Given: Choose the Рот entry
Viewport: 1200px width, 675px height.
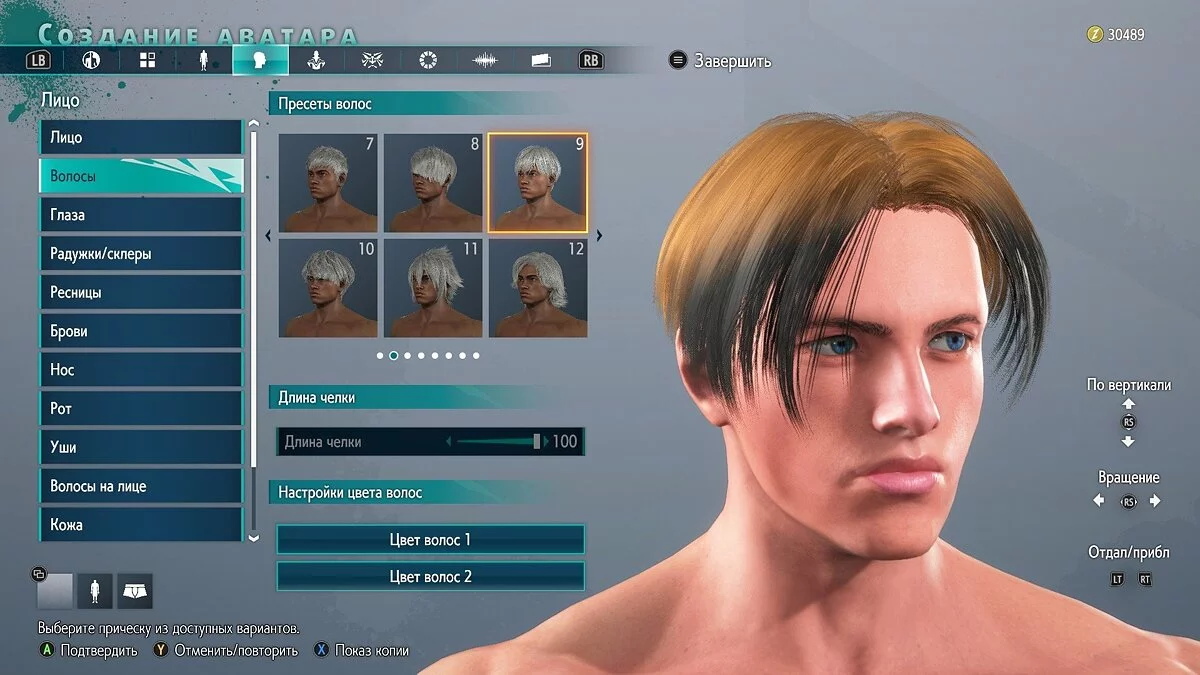Looking at the screenshot, I should (x=140, y=409).
